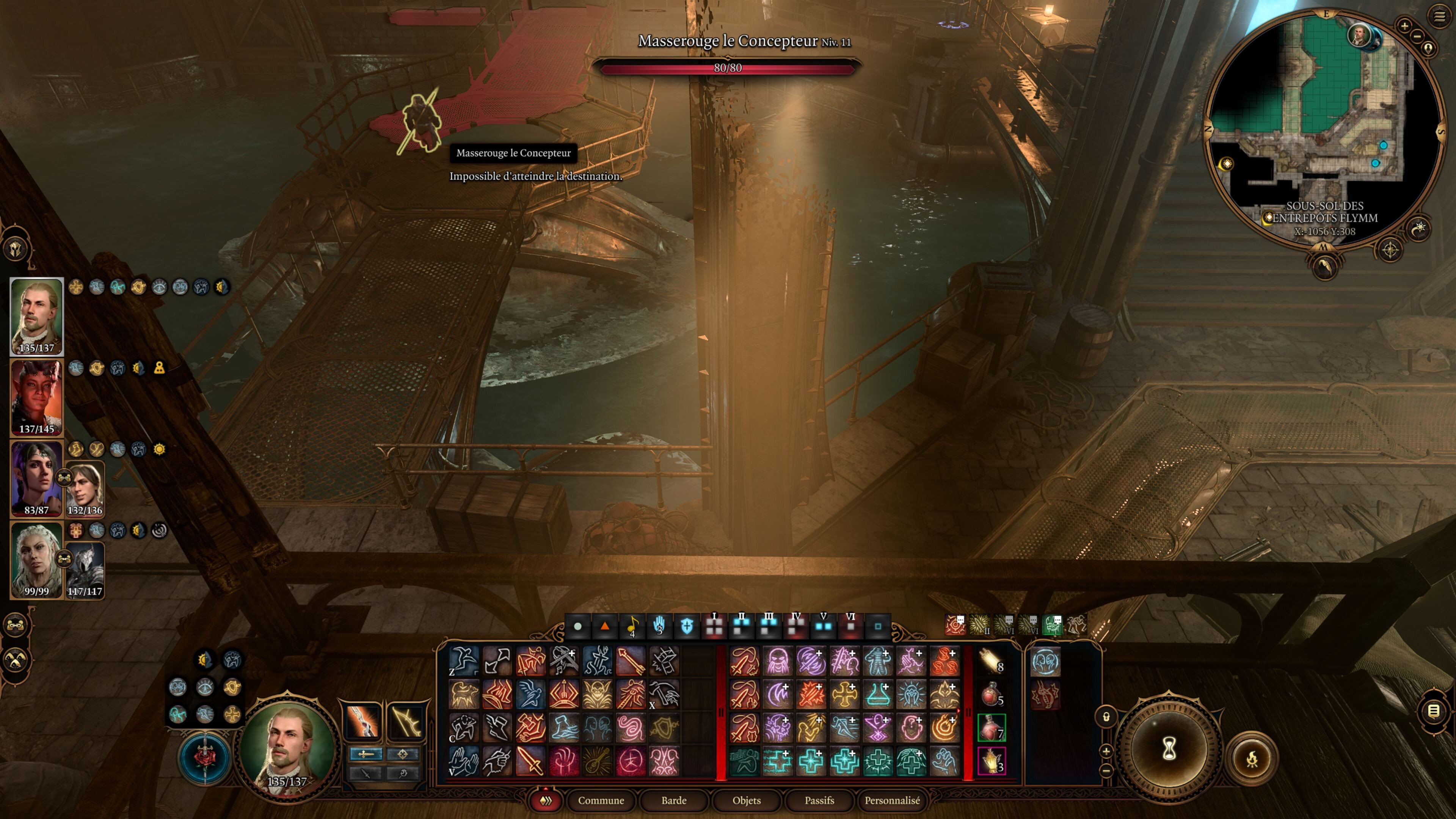
Task: Open the Barde hotbar tab
Action: tap(674, 800)
